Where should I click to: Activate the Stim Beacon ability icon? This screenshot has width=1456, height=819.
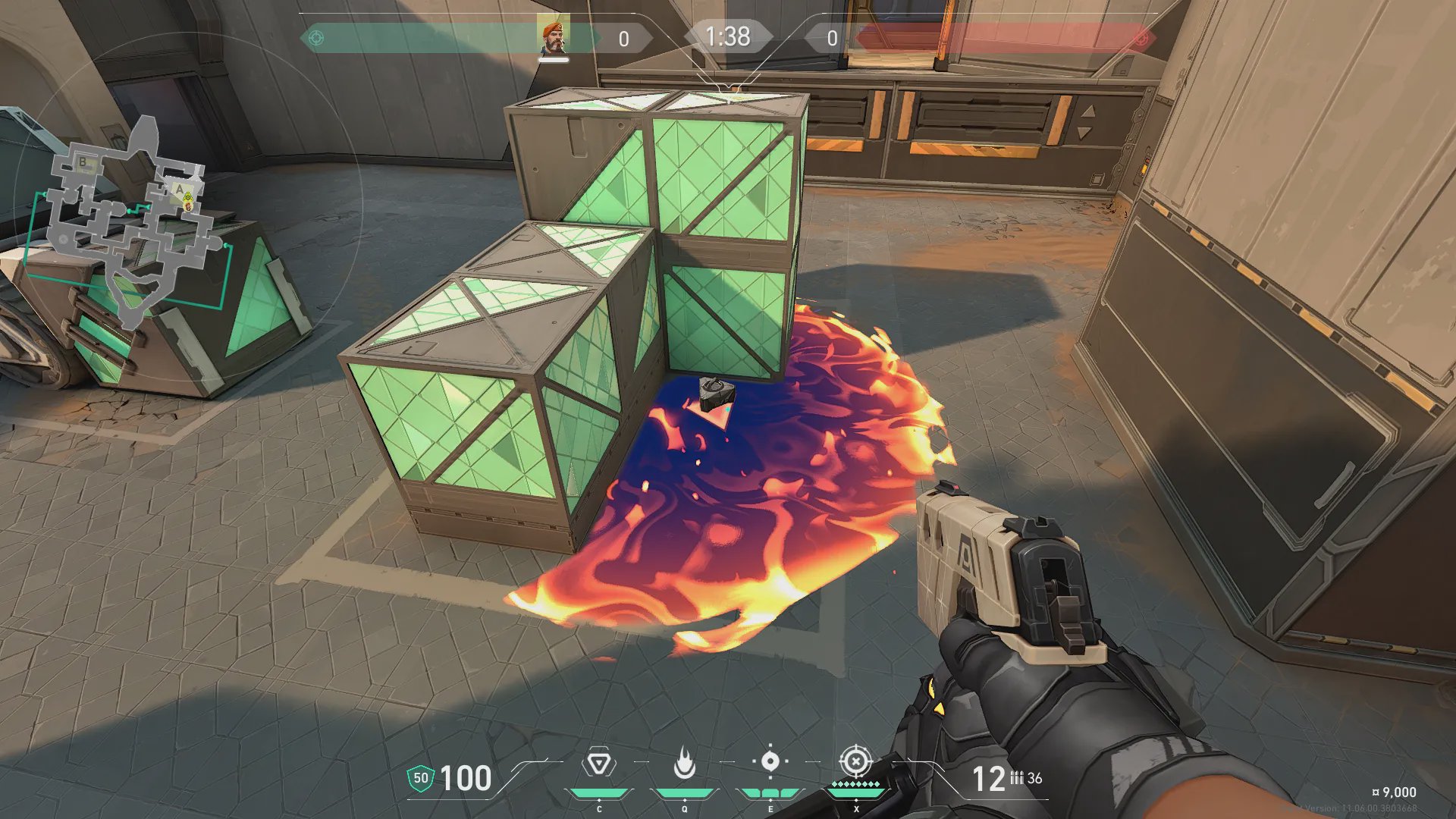pyautogui.click(x=599, y=764)
